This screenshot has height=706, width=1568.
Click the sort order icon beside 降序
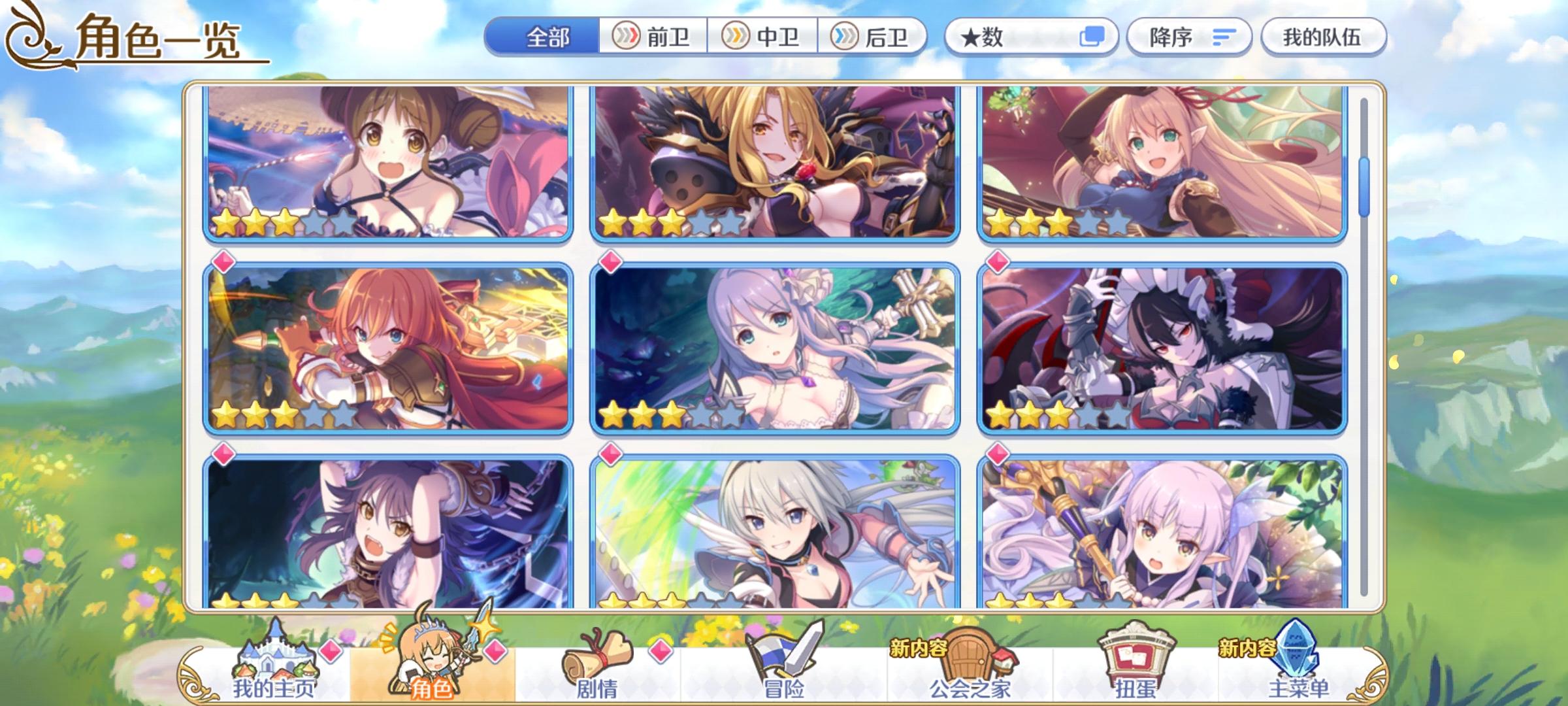click(1227, 38)
